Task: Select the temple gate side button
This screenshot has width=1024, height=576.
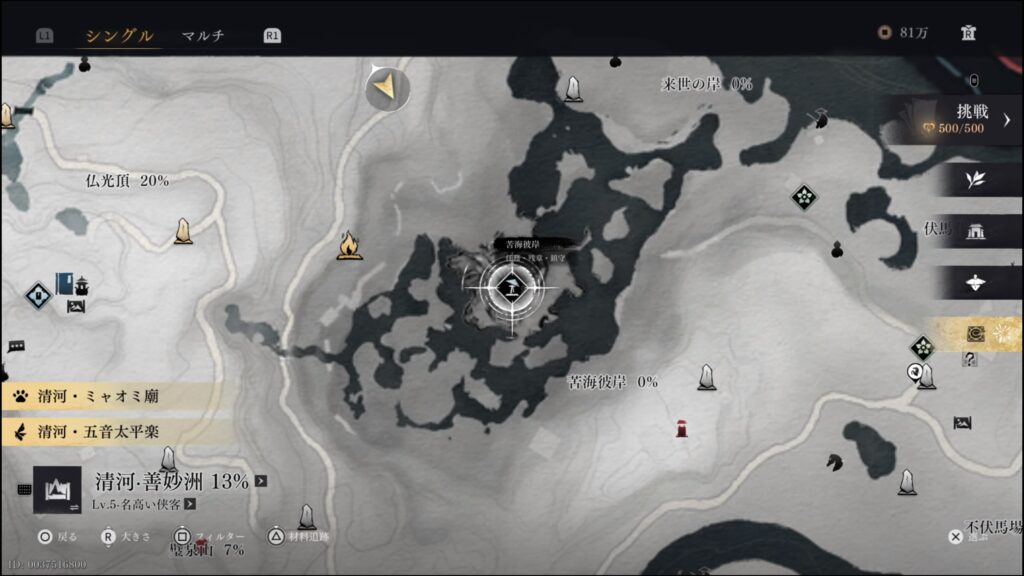Action: pyautogui.click(x=975, y=232)
